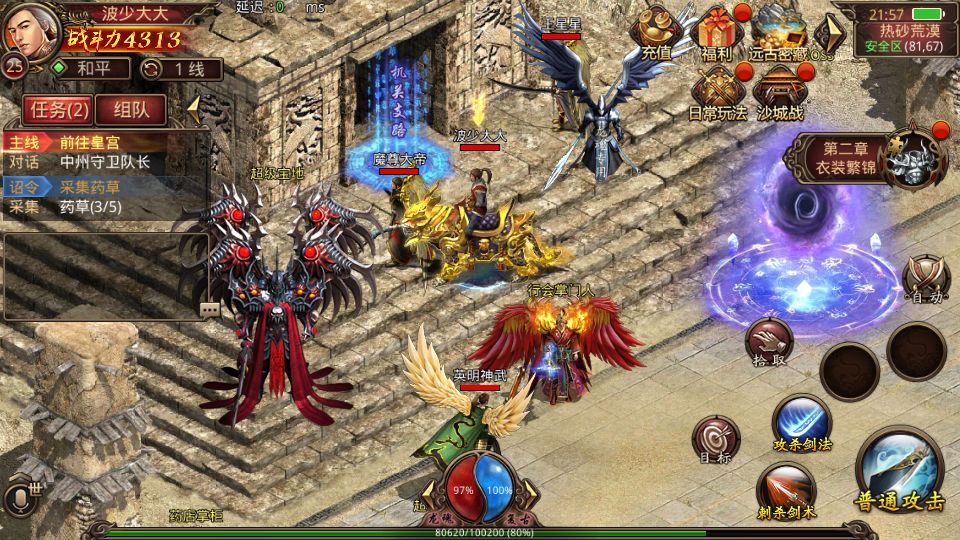
Task: Open the 充值 recharge shop
Action: pos(657,30)
